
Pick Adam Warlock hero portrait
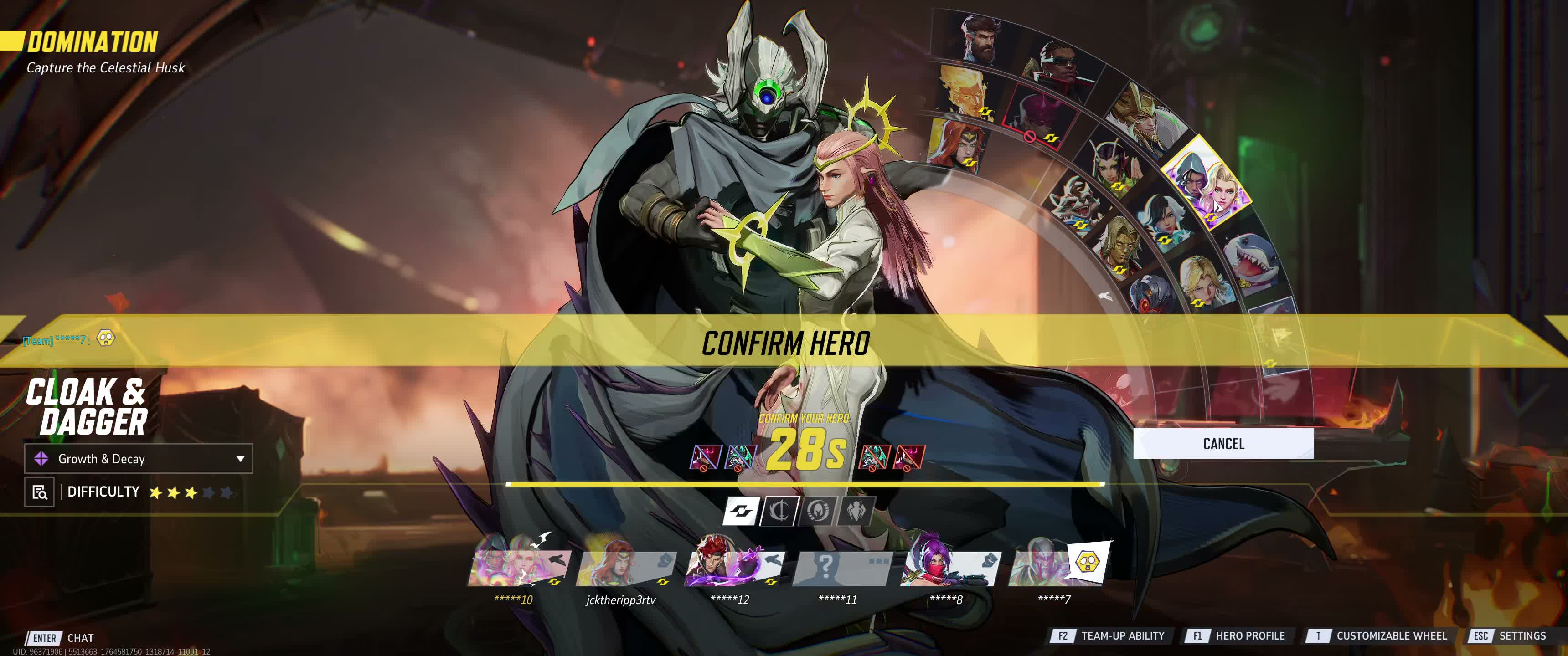pyautogui.click(x=1121, y=246)
